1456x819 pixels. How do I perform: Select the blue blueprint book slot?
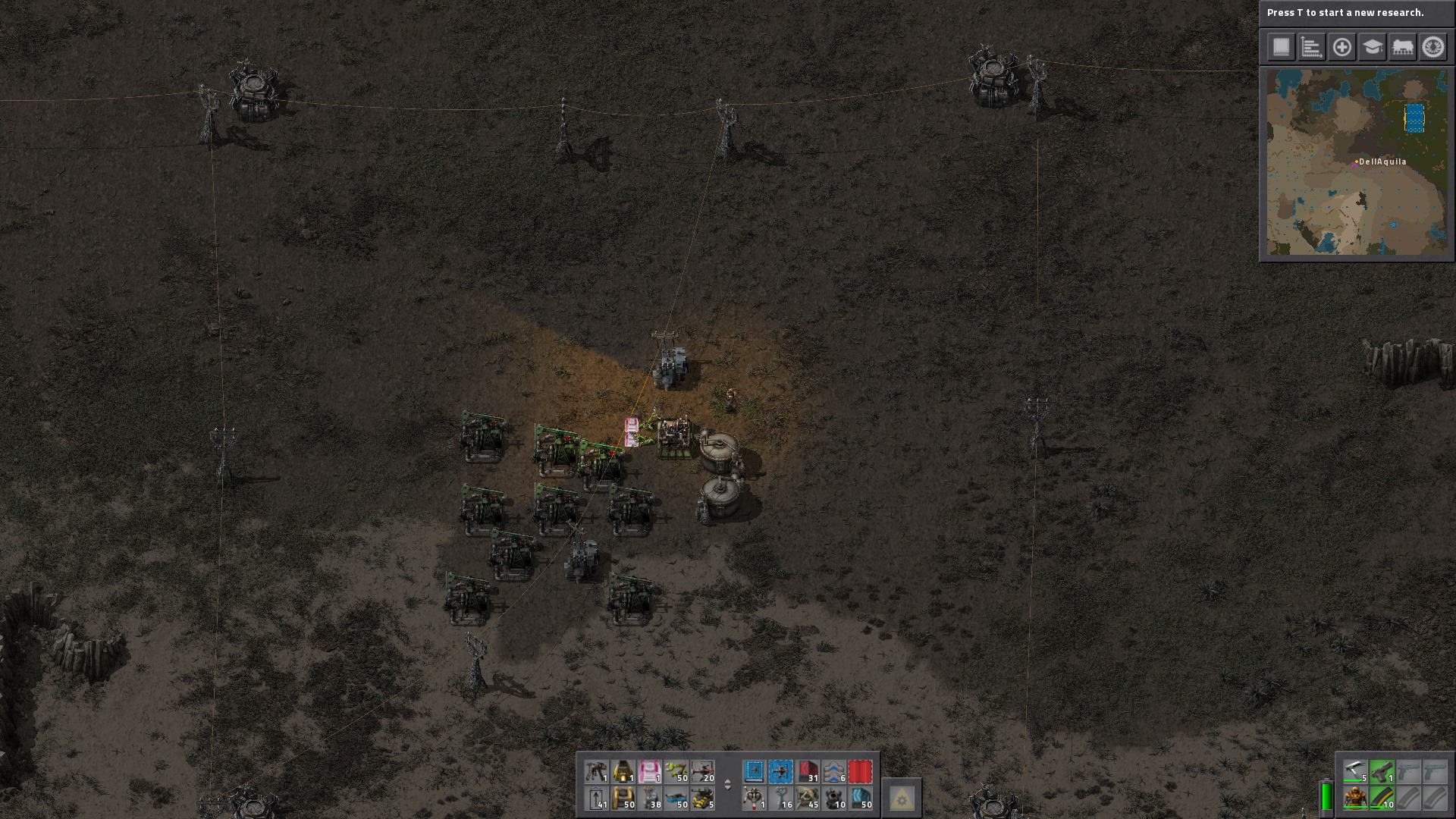point(754,772)
